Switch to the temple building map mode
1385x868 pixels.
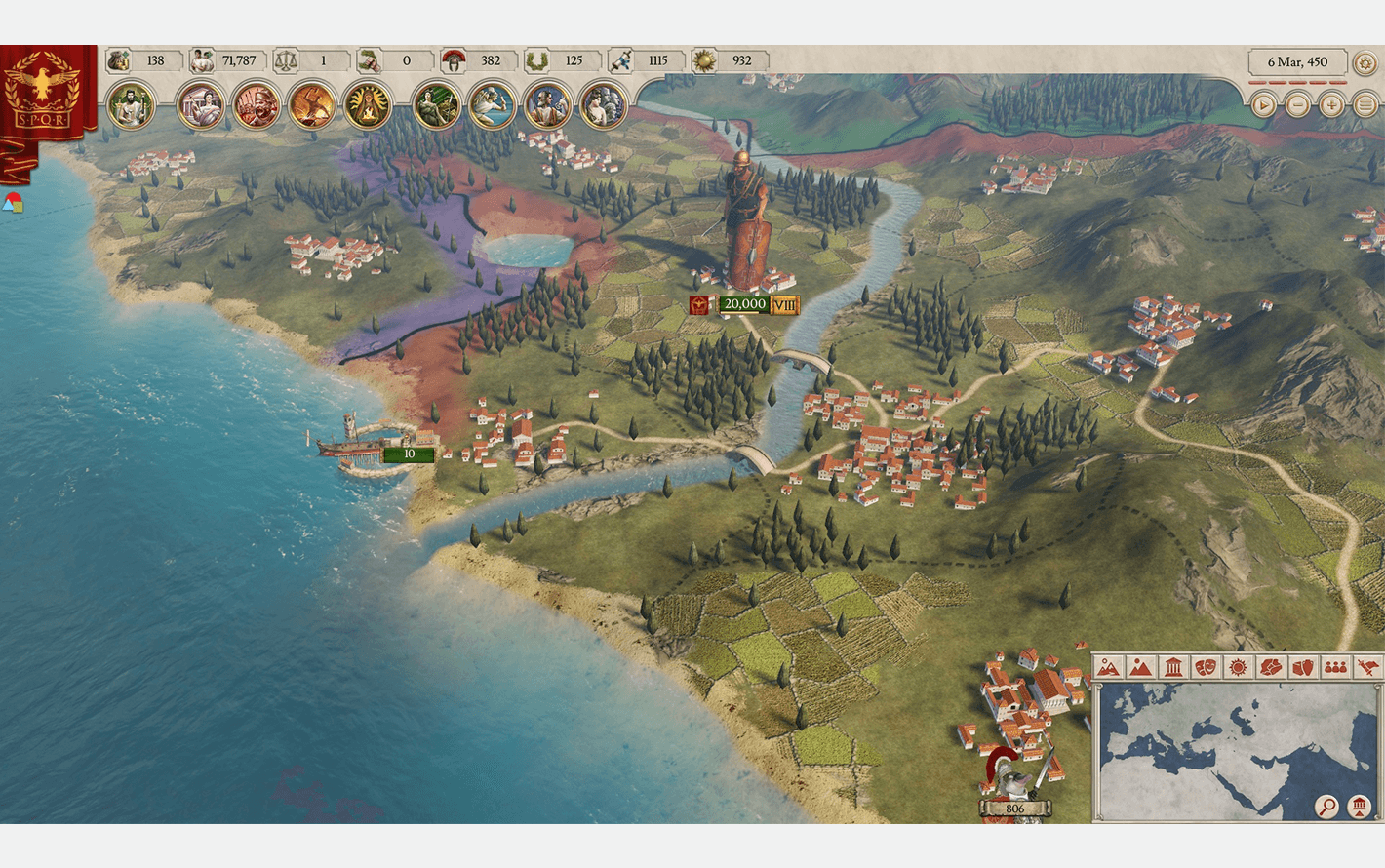coord(1173,667)
